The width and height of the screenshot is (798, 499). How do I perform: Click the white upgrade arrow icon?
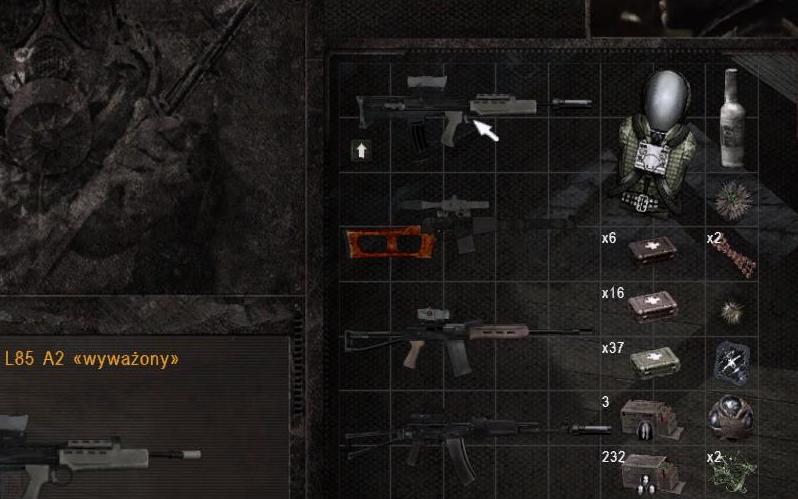[x=361, y=150]
